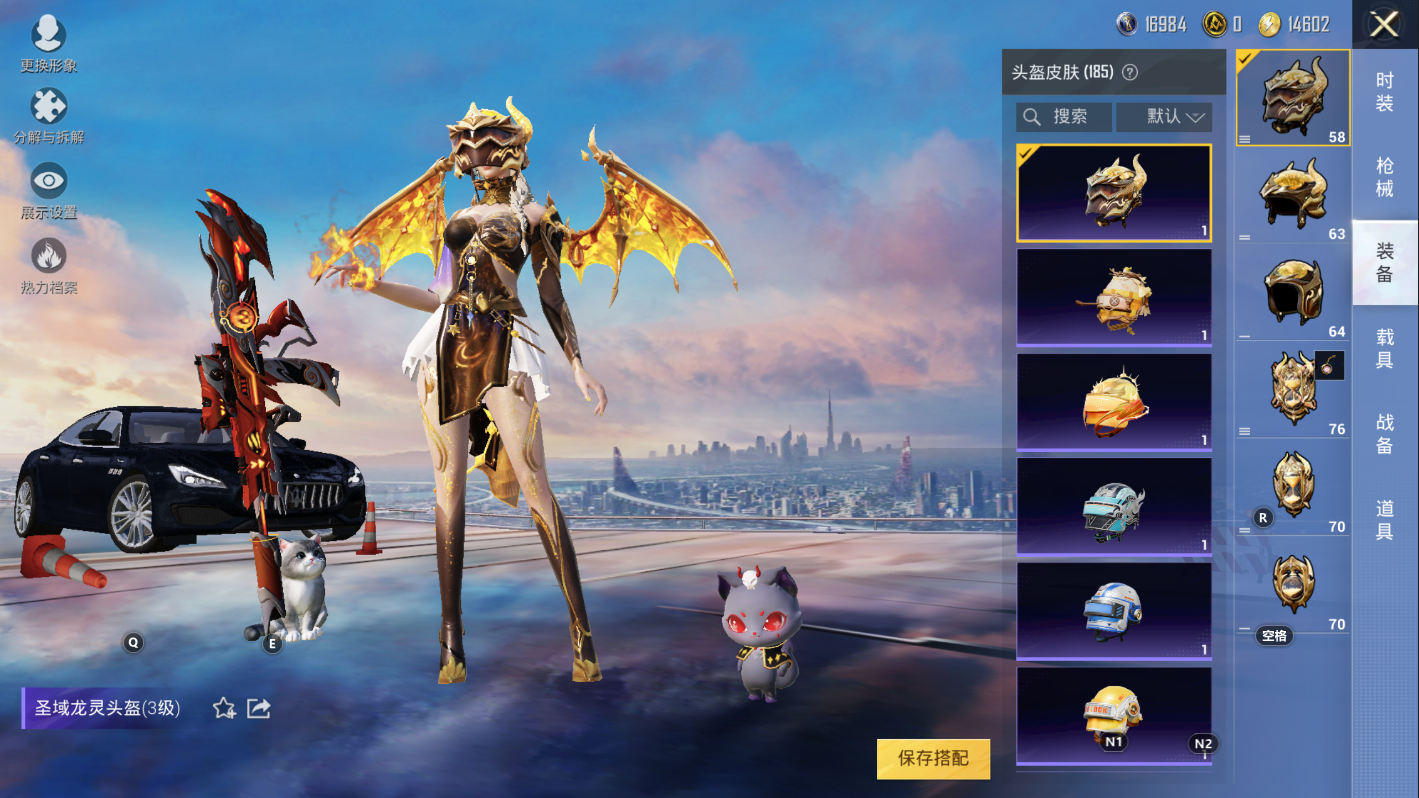Select the 载具 tab
This screenshot has width=1419, height=798.
click(x=1384, y=349)
